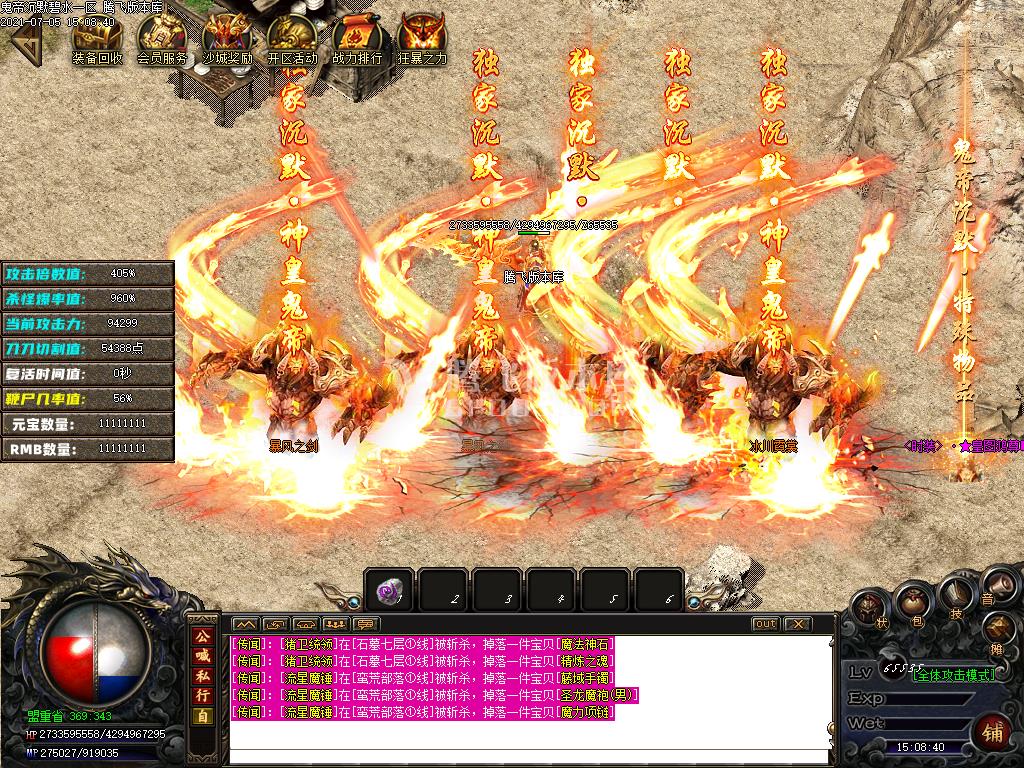
Task: Show the 战力排行 power ranking scroll
Action: [357, 40]
